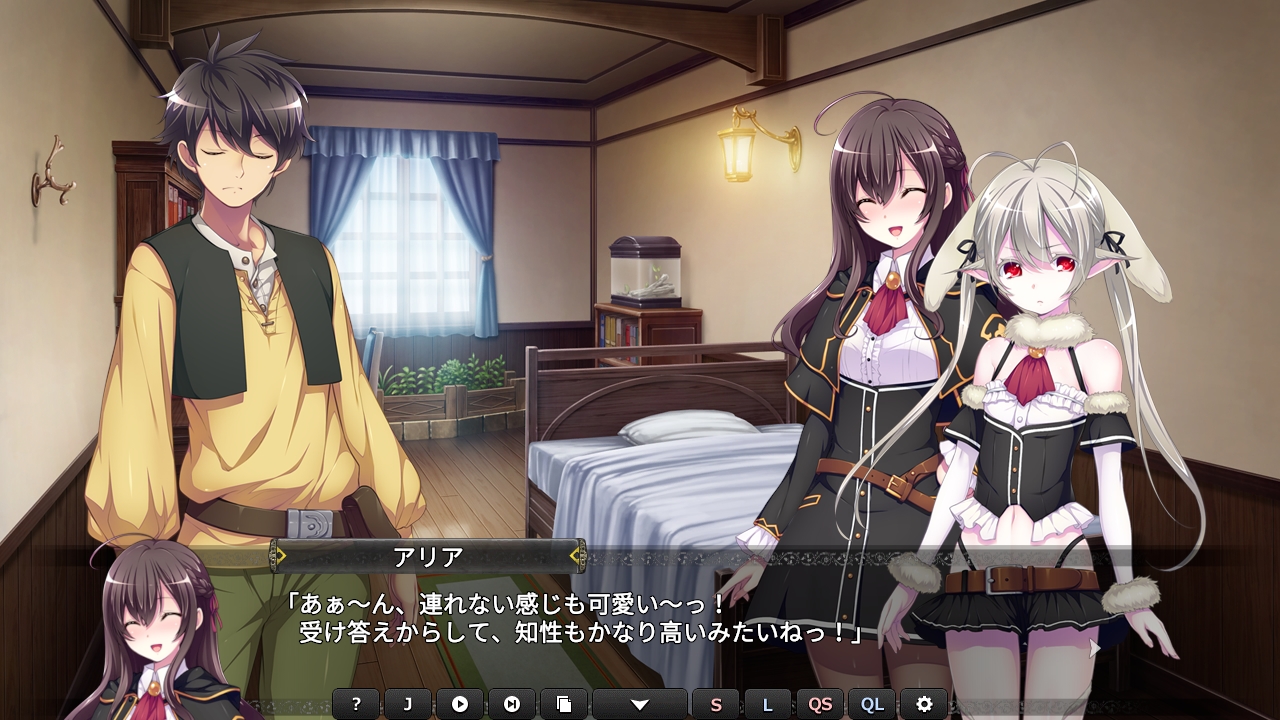Hide the text window with the down arrow
This screenshot has height=720, width=1280.
pyautogui.click(x=640, y=704)
